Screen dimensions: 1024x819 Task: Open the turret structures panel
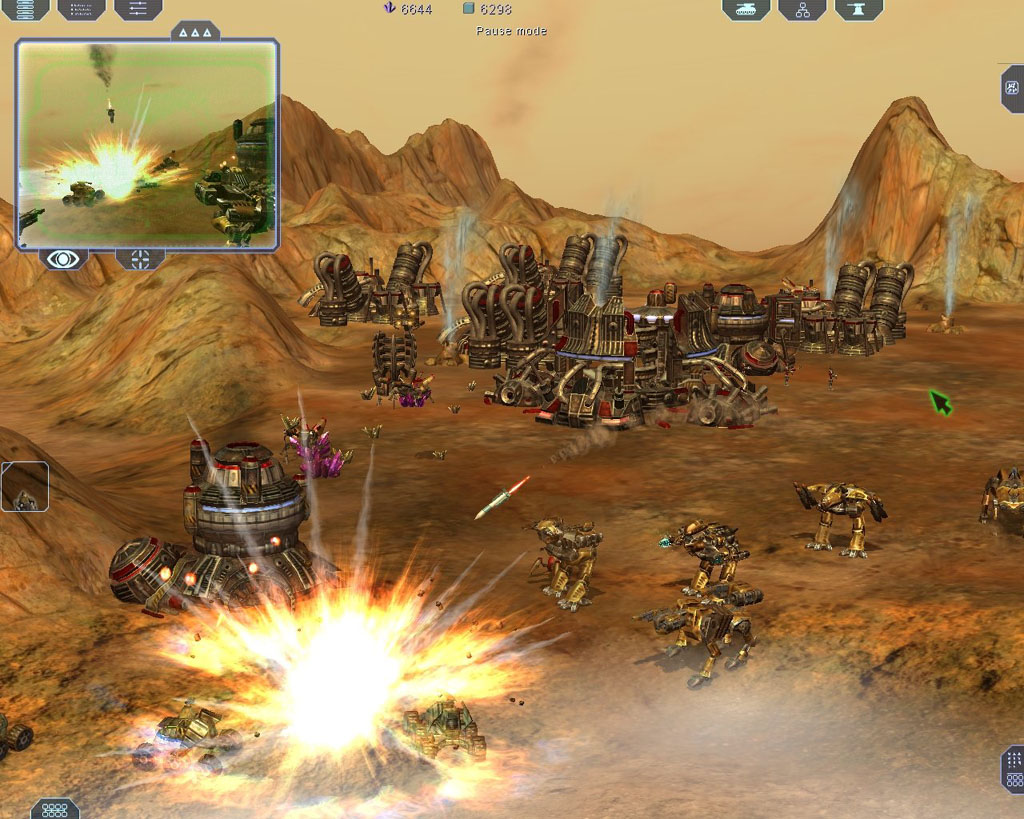(859, 9)
